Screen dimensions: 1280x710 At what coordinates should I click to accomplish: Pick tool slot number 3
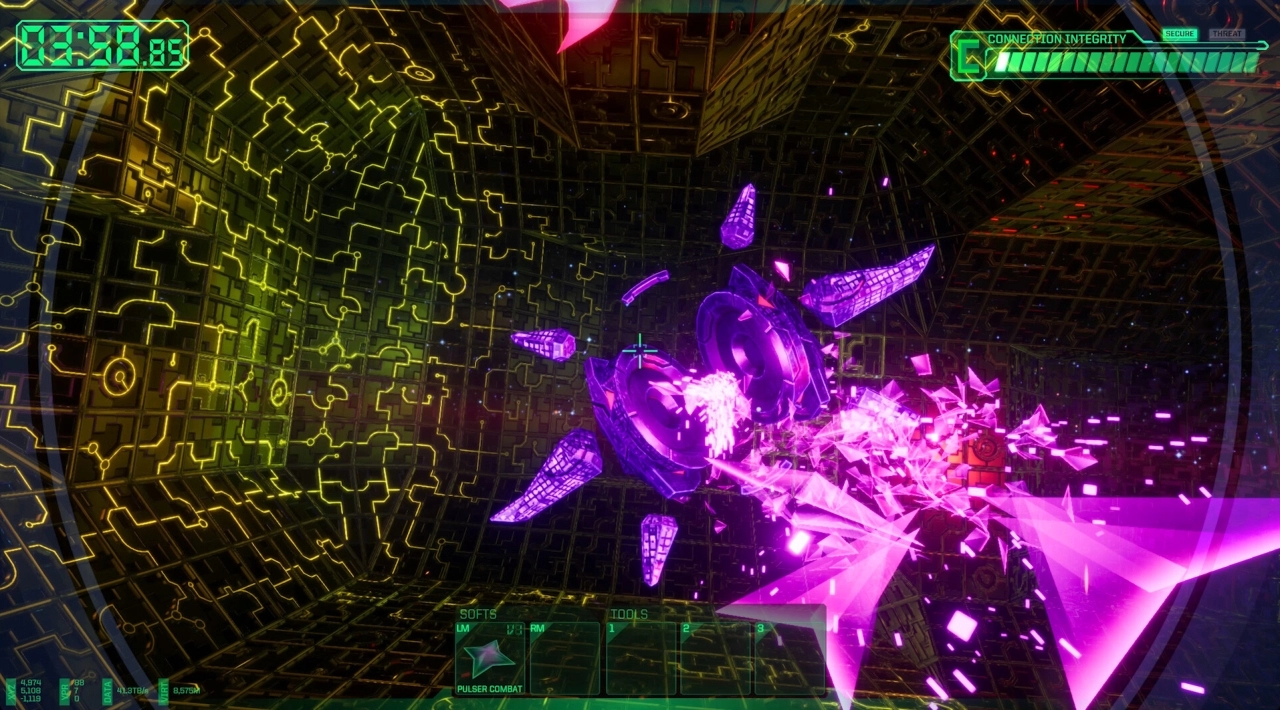point(789,658)
